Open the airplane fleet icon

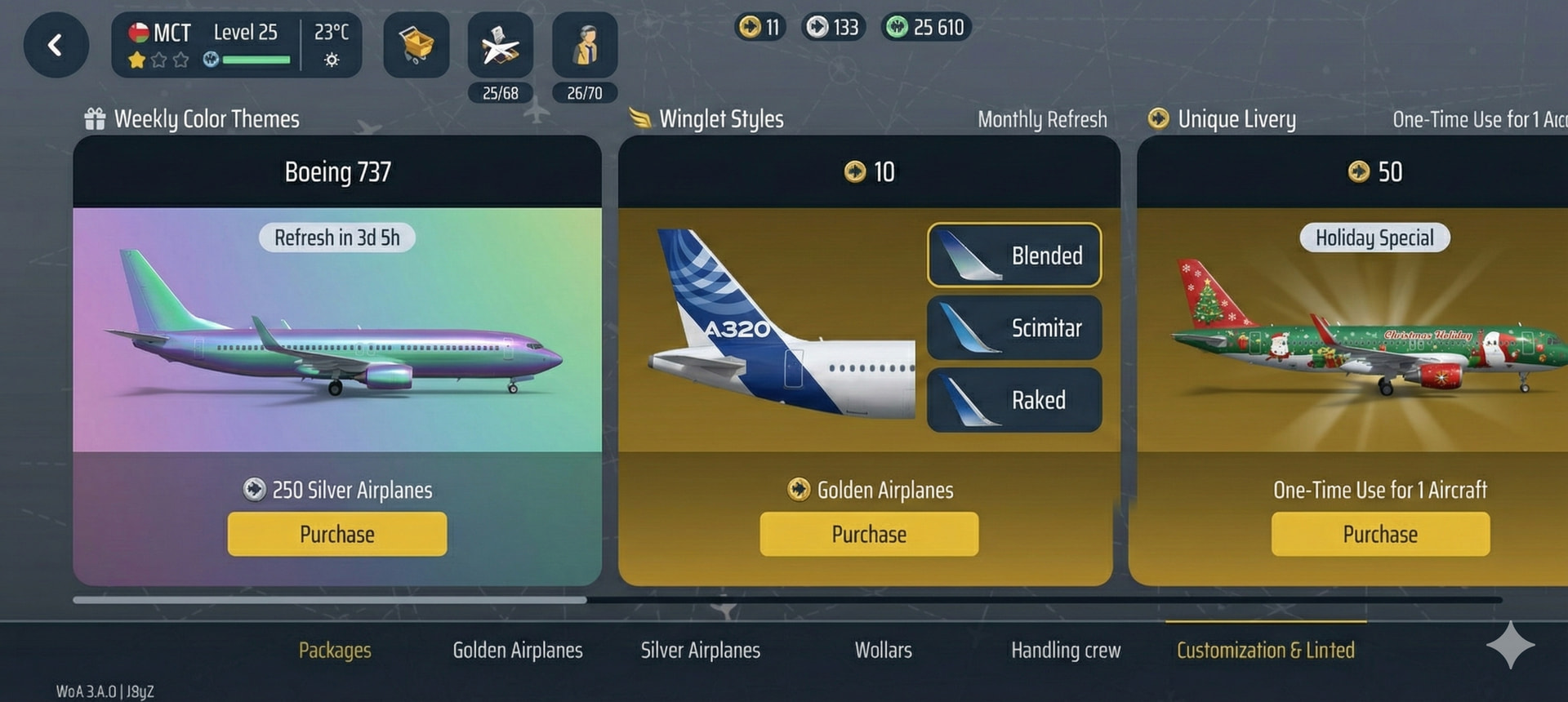500,45
